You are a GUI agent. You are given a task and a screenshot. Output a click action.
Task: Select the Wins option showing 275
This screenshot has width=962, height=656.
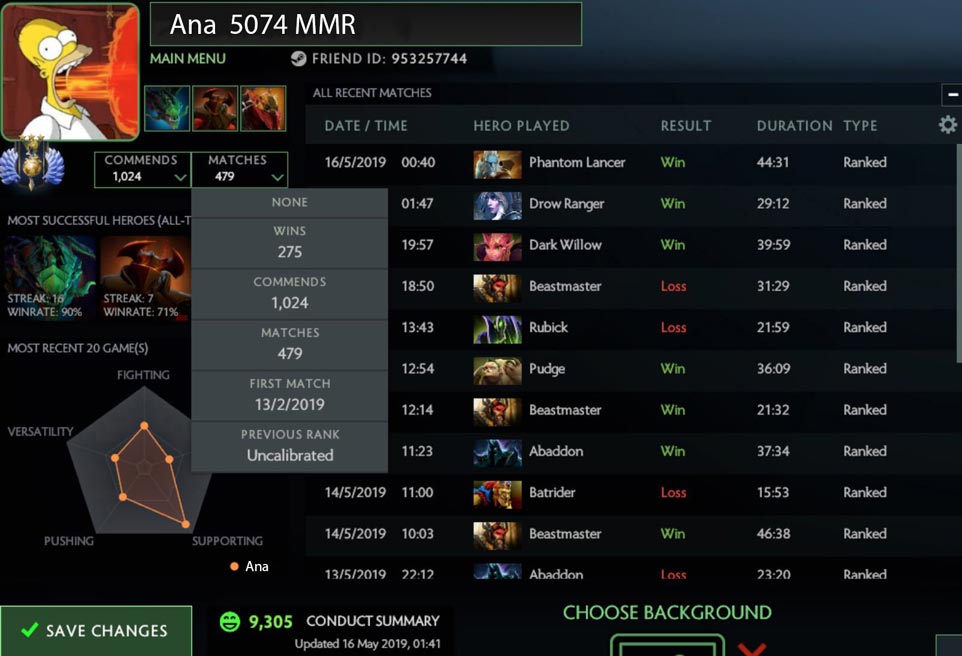[289, 241]
